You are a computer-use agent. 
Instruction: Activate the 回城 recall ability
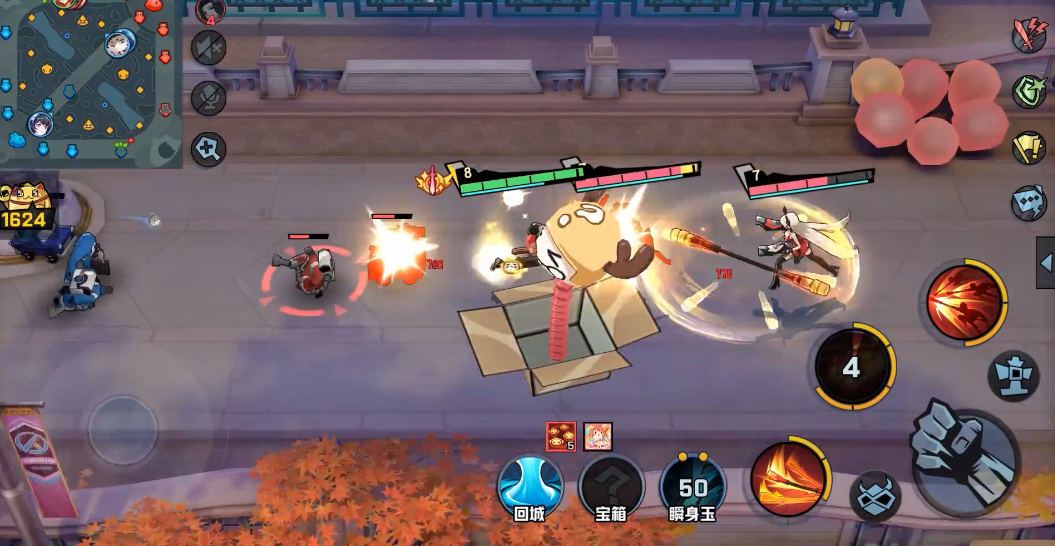pyautogui.click(x=528, y=486)
